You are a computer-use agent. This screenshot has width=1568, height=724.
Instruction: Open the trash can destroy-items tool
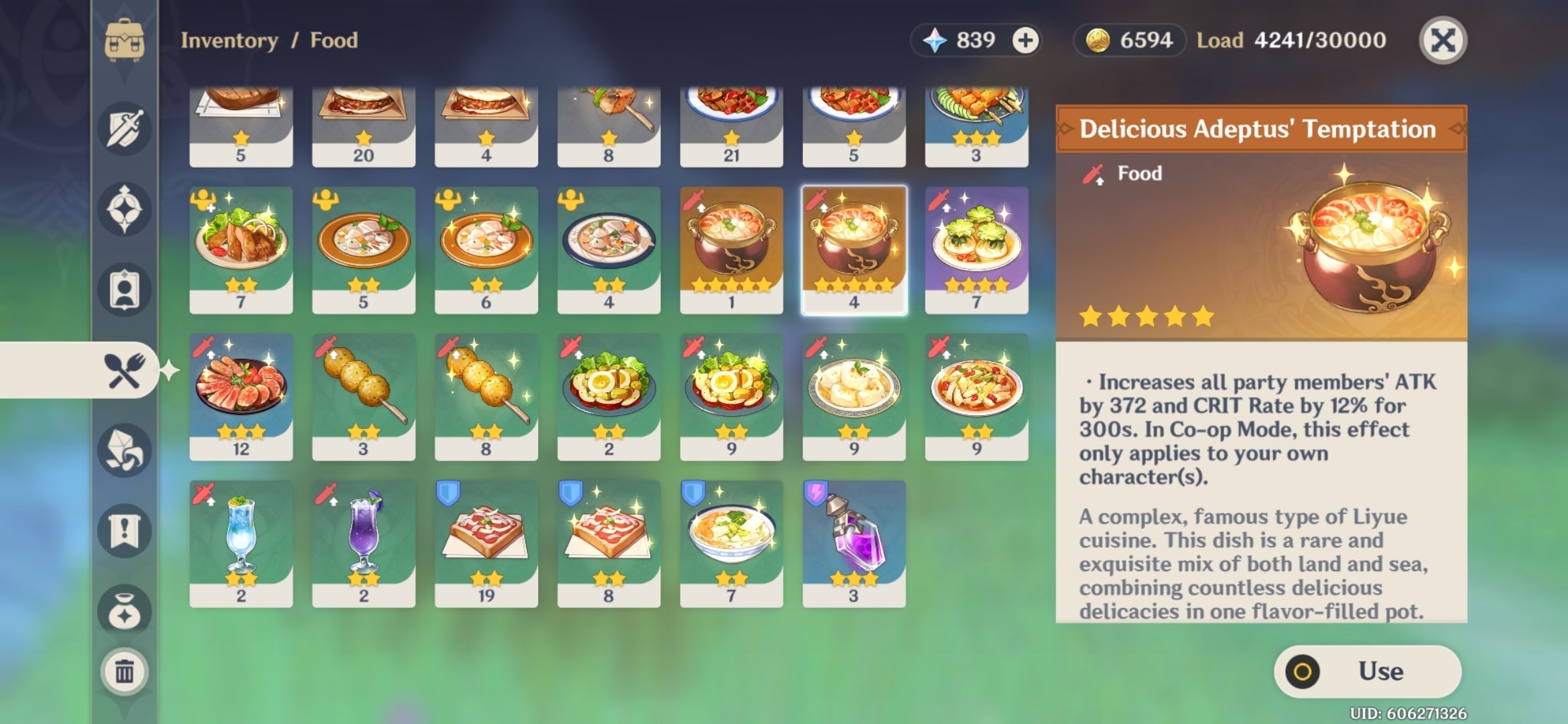tap(125, 670)
